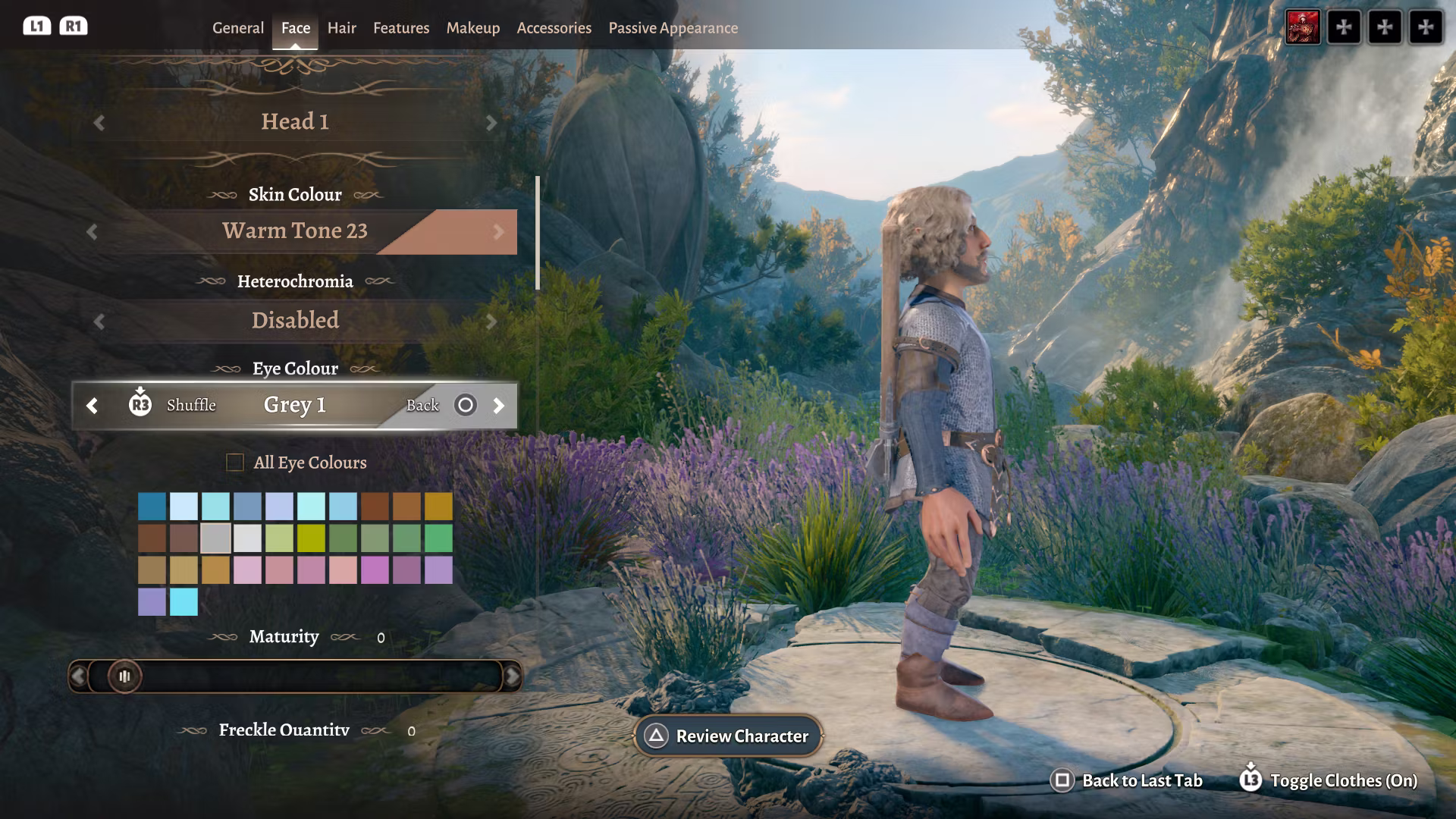This screenshot has width=1456, height=819.
Task: Switch to the General tab
Action: coord(237,28)
